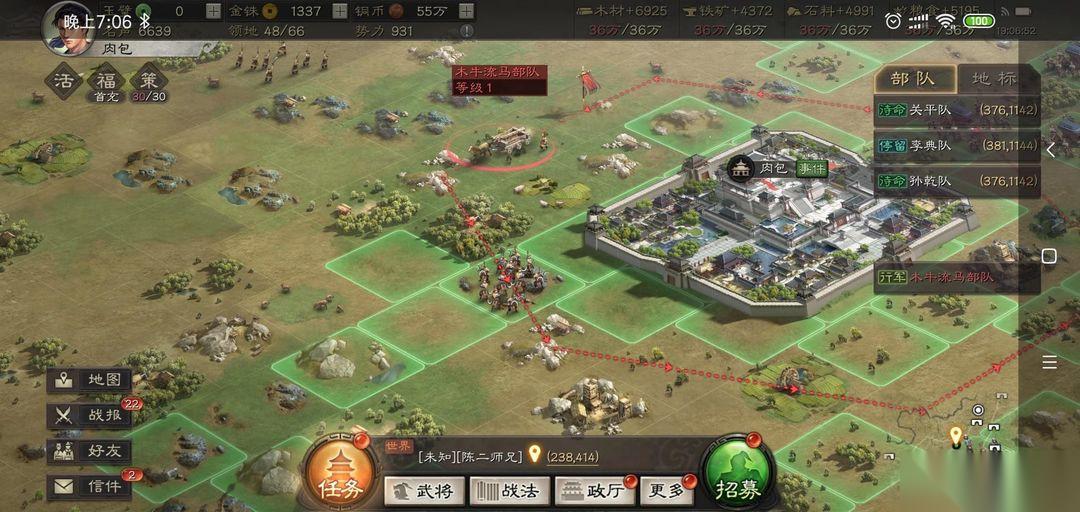Select the 李典队 troop row
This screenshot has width=1080, height=512.
pyautogui.click(x=957, y=146)
